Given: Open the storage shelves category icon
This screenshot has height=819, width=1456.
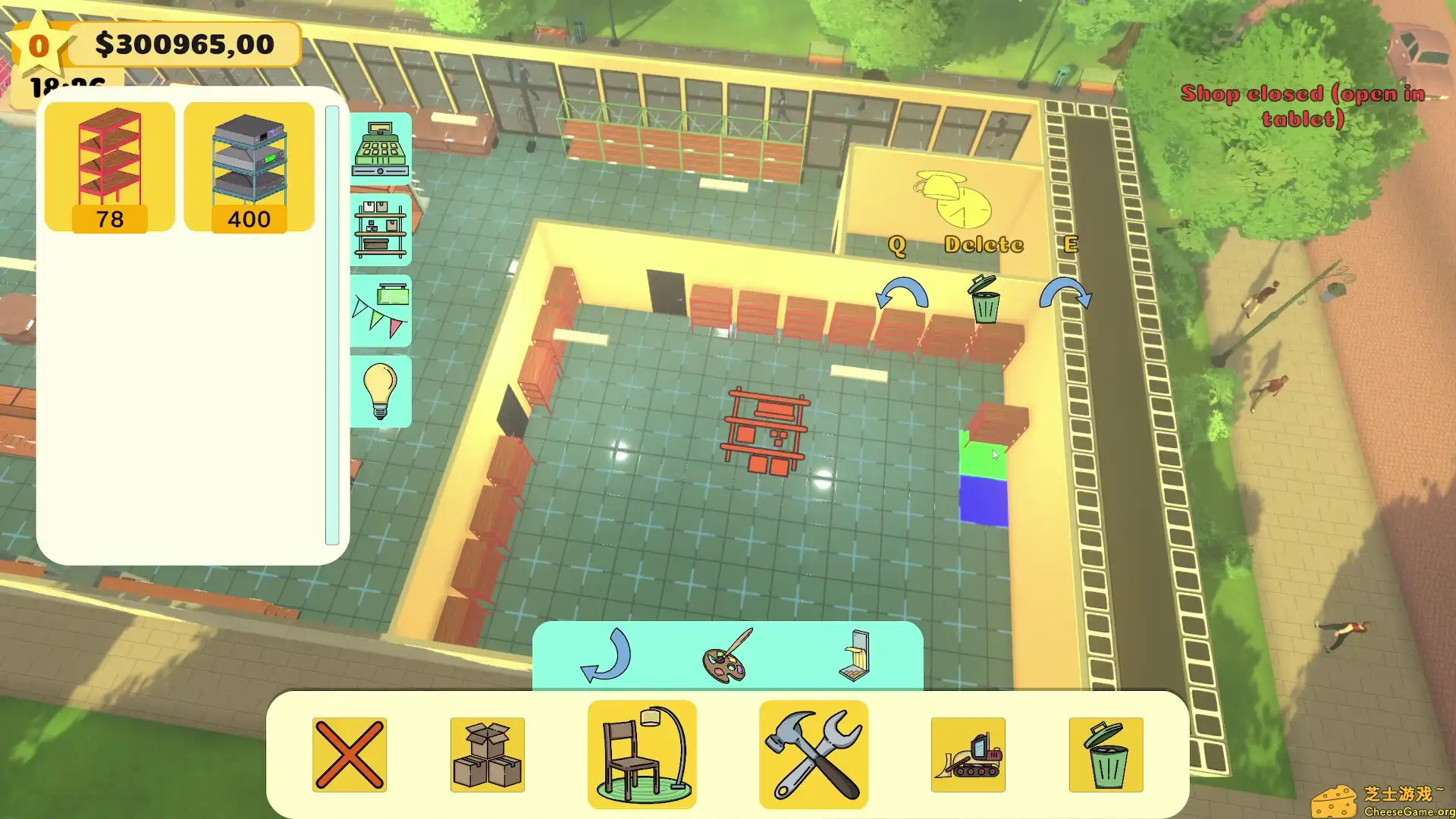Looking at the screenshot, I should (380, 228).
